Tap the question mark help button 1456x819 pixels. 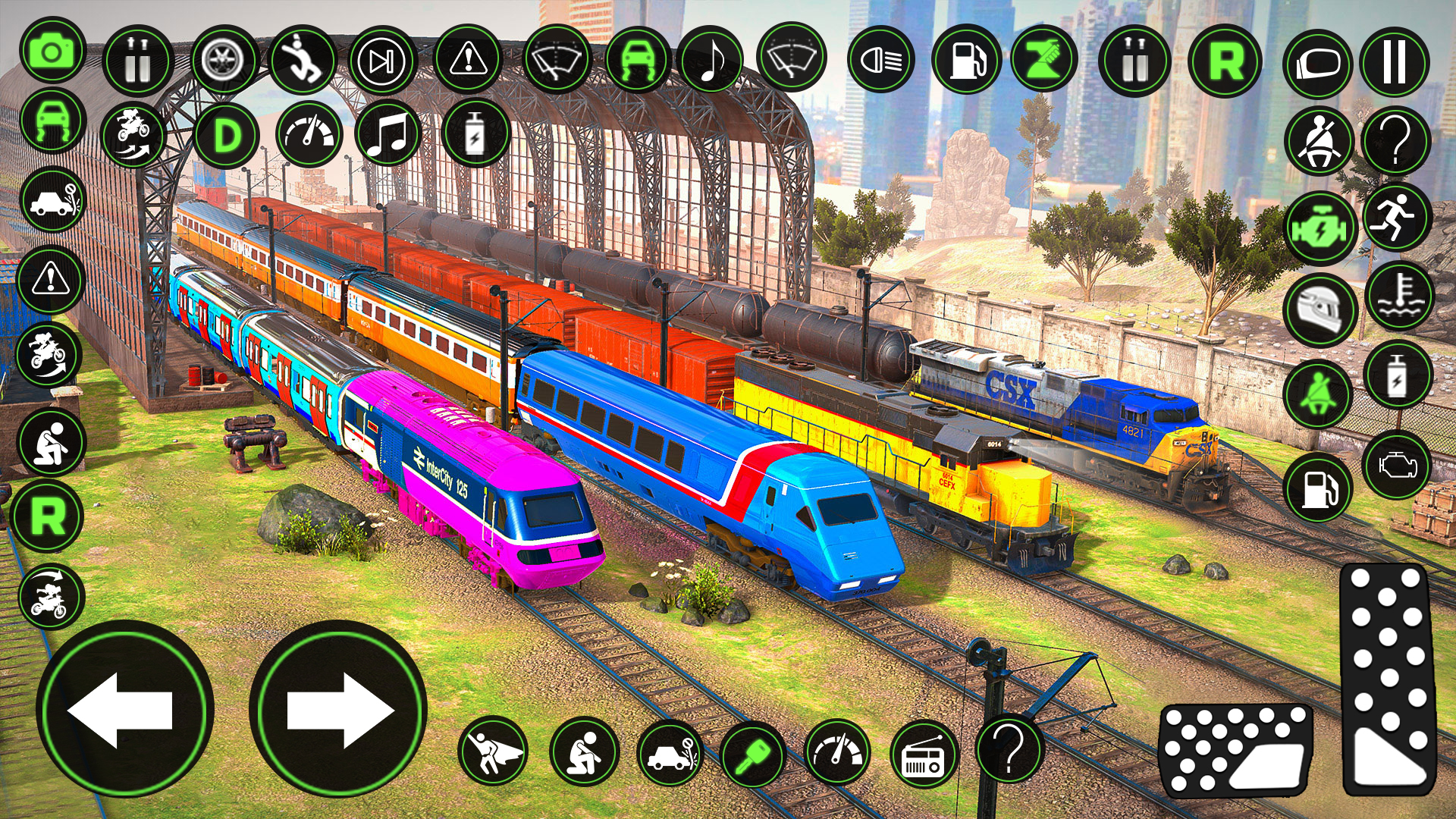pyautogui.click(x=1398, y=139)
